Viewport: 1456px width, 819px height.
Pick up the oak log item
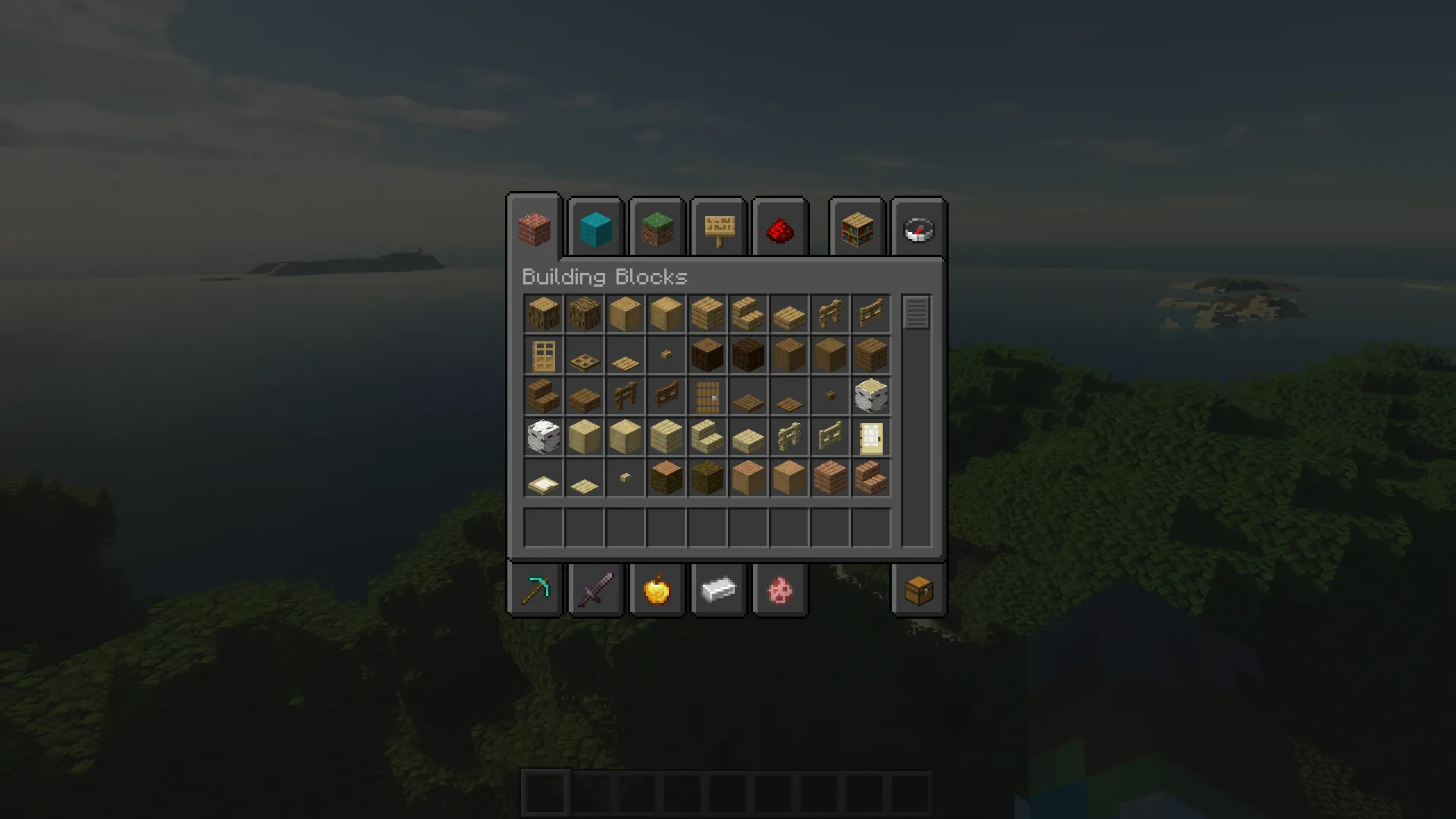point(543,313)
